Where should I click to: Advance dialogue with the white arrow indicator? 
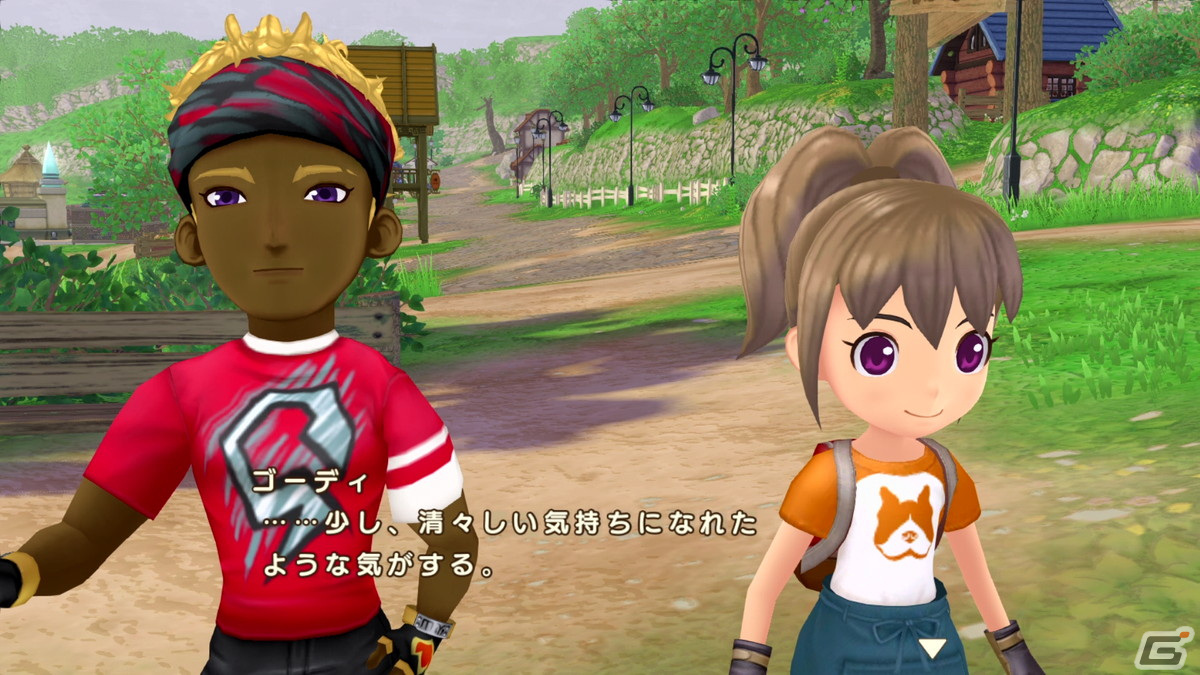point(932,648)
